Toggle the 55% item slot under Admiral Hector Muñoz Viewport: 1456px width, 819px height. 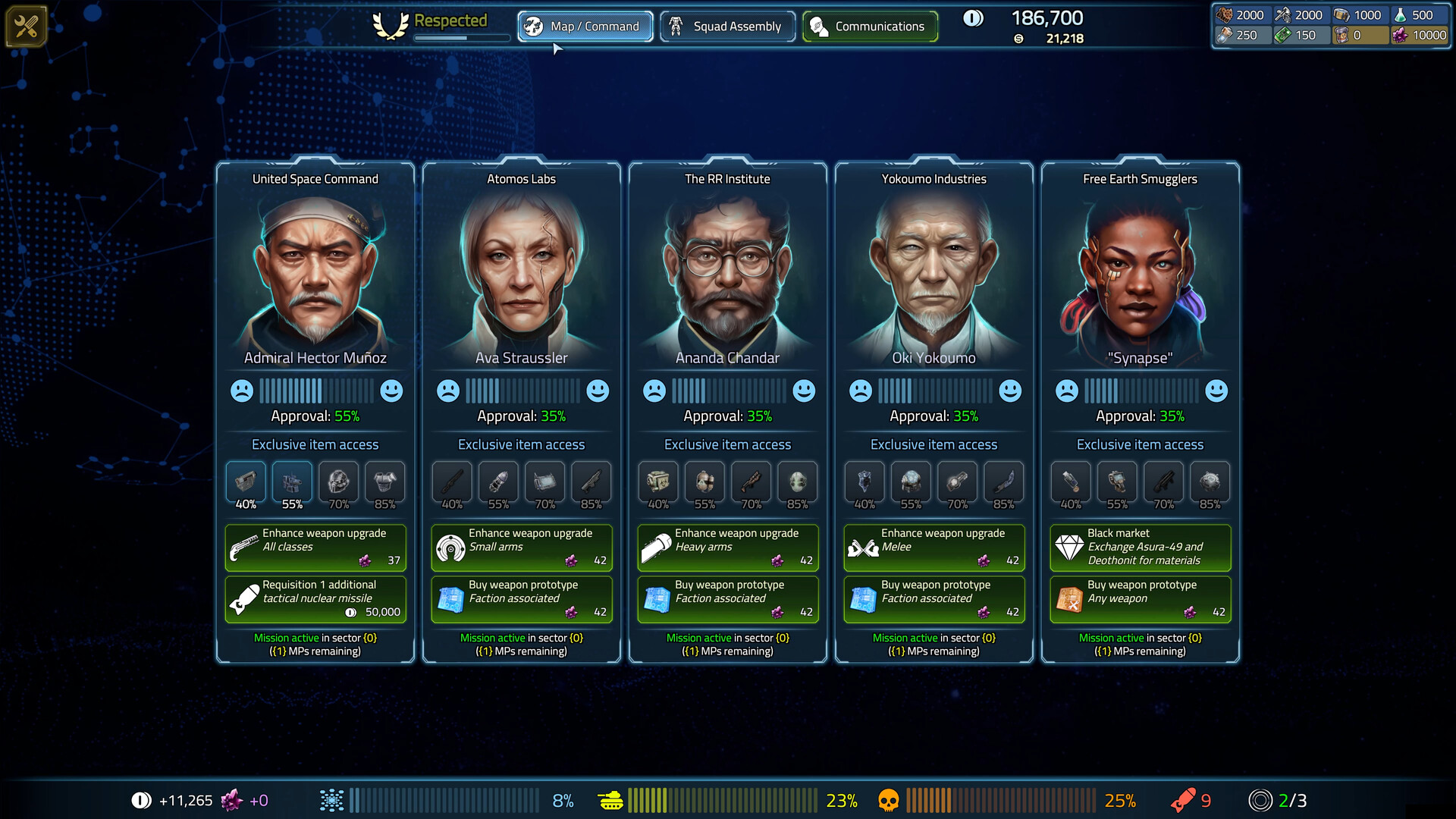pos(292,482)
